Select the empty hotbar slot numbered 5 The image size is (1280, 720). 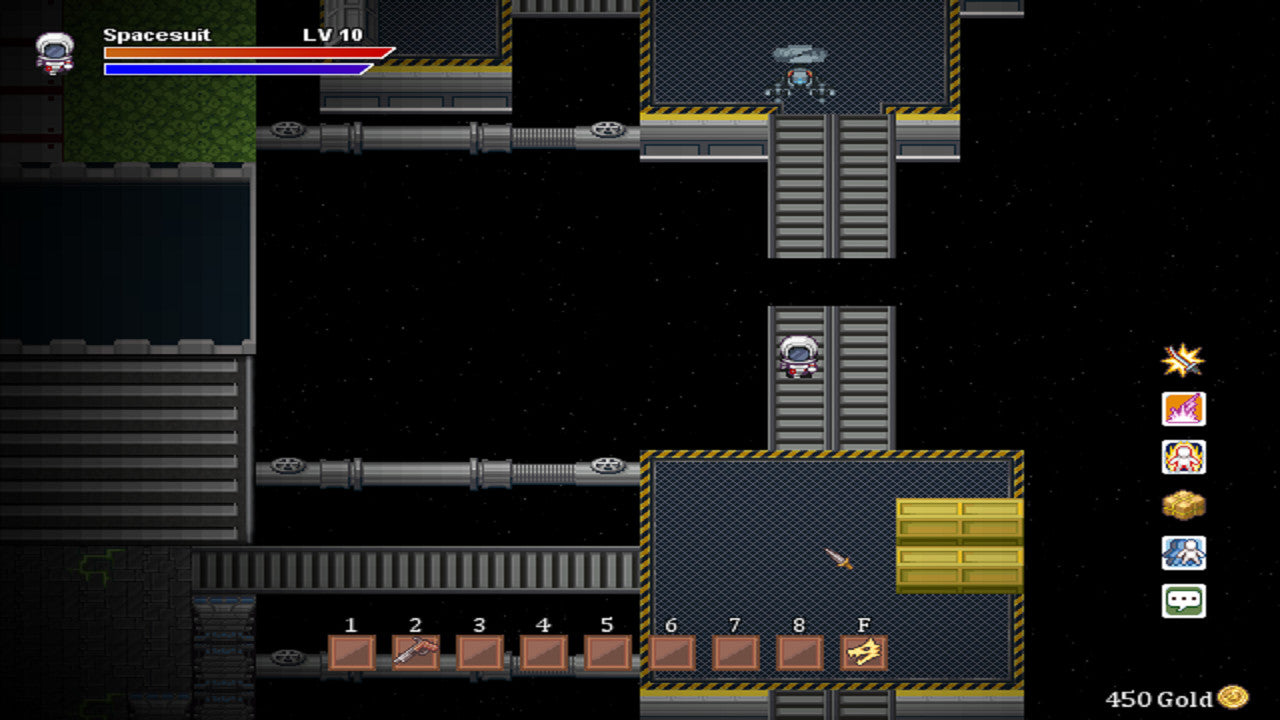click(607, 653)
